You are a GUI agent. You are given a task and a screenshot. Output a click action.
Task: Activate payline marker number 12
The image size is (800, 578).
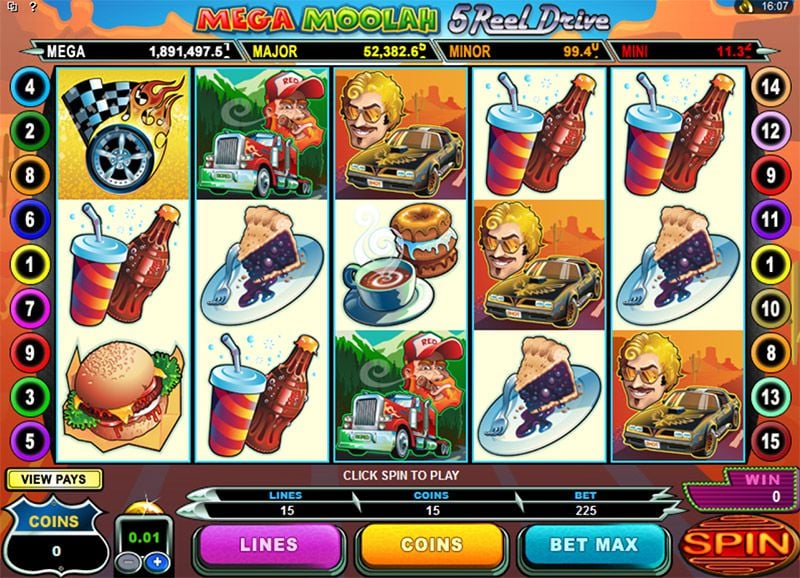(769, 130)
